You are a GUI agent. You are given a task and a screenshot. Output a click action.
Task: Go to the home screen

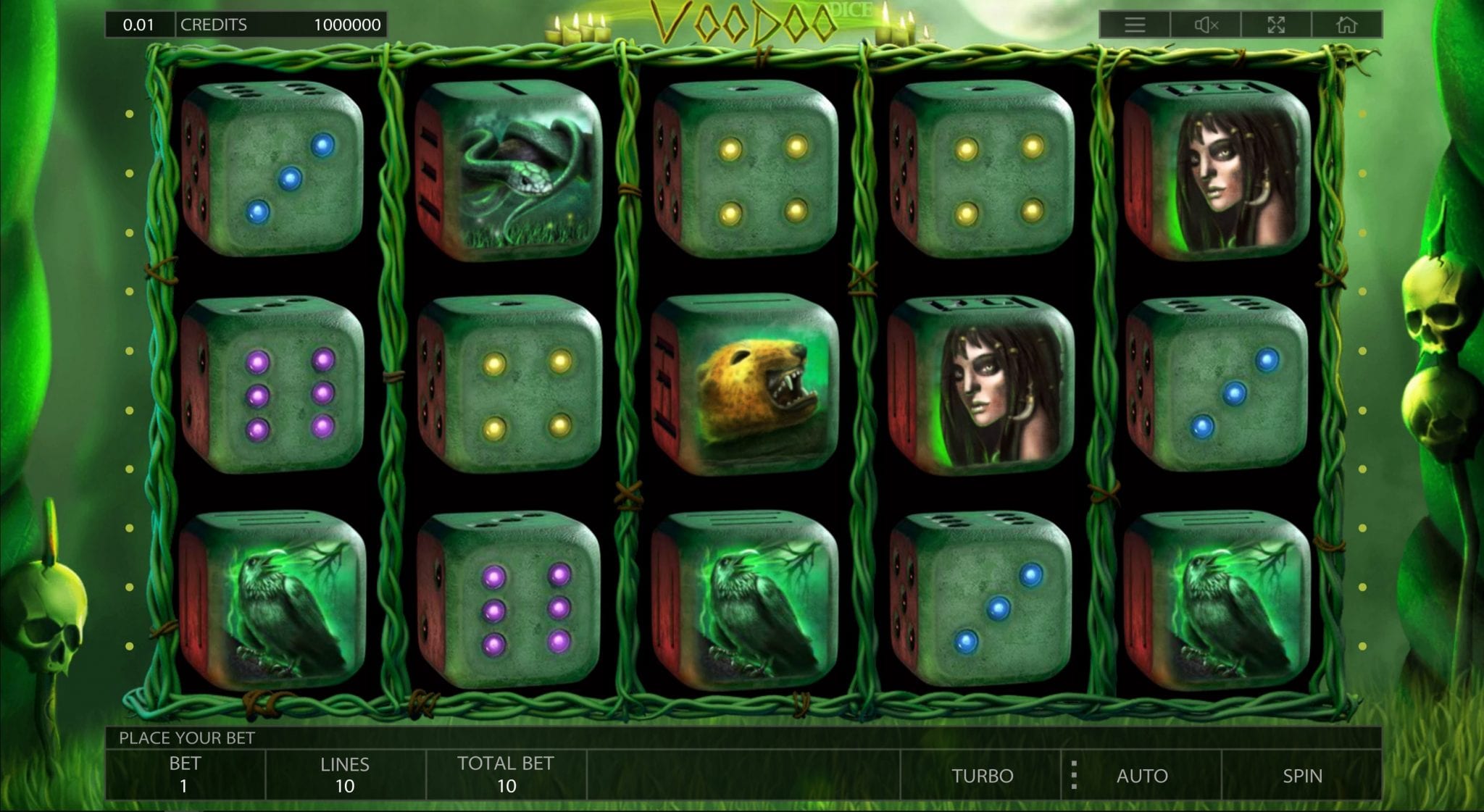coord(1346,25)
